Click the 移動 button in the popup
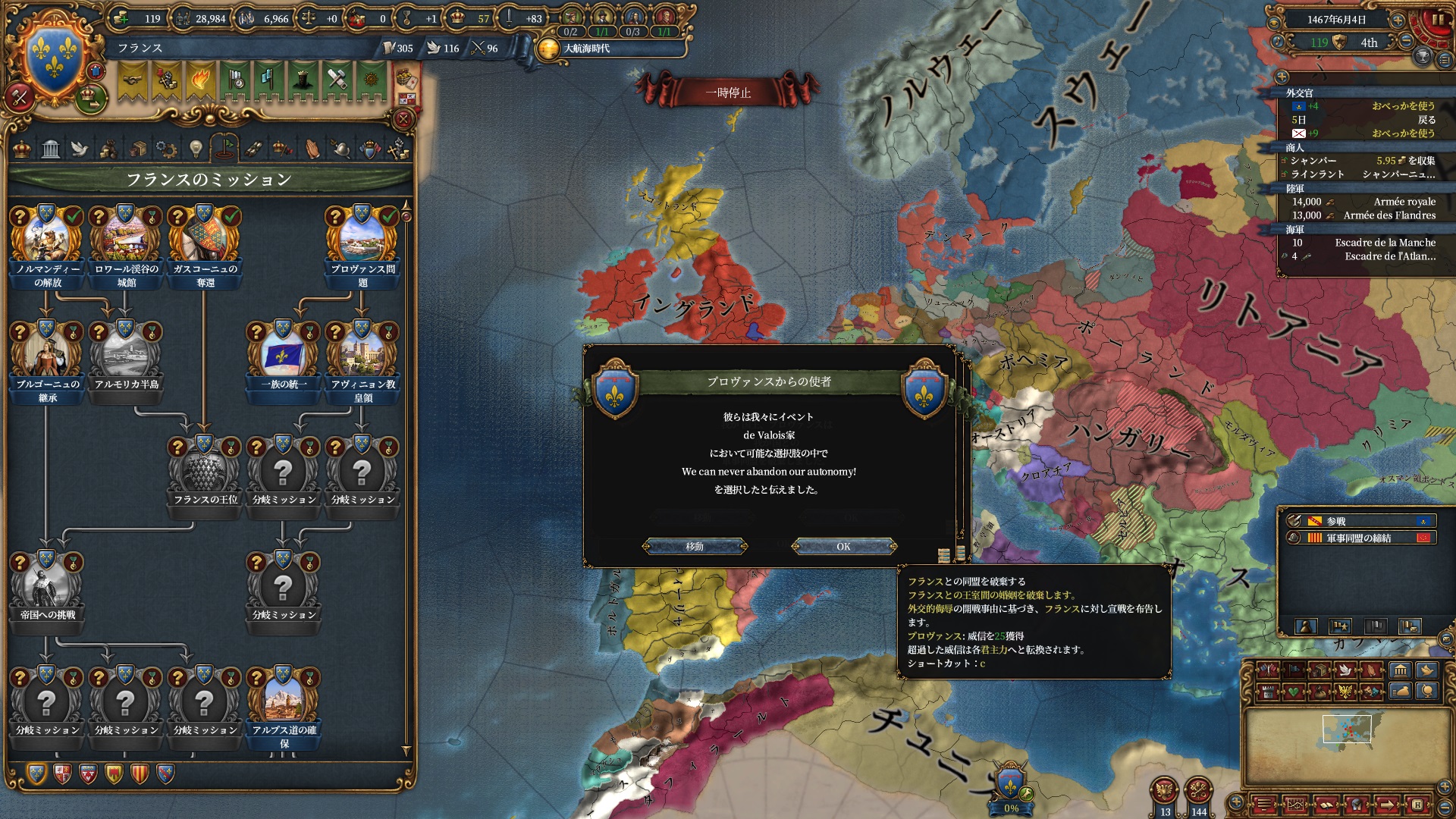Screen dimensions: 1456x819 [695, 546]
